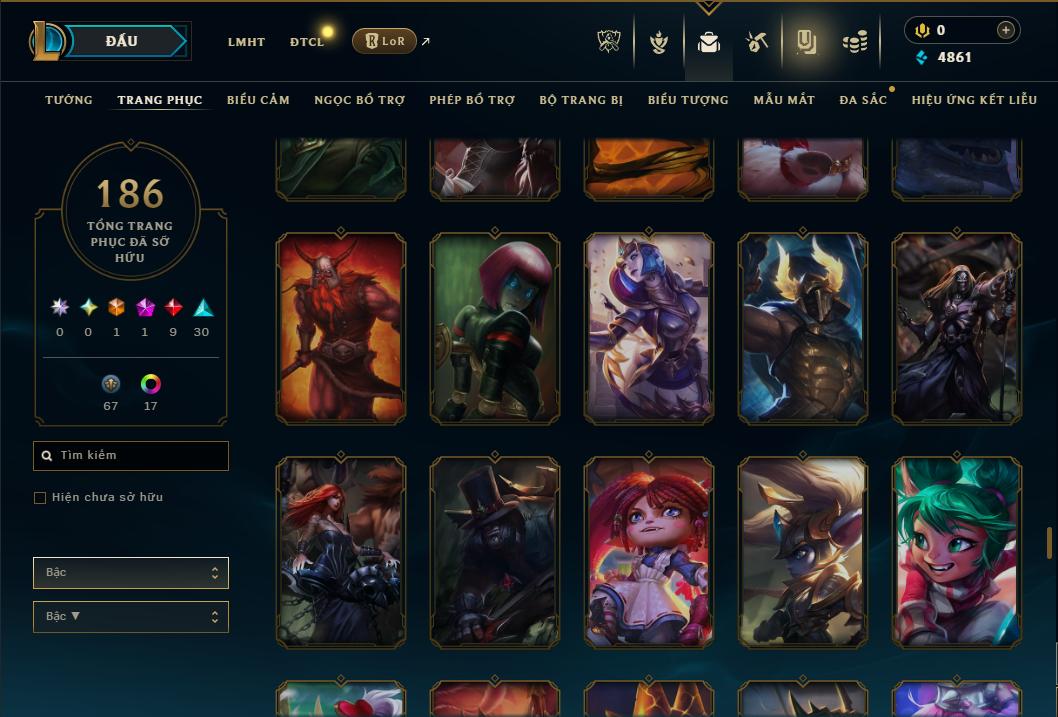1058x717 pixels.
Task: Switch to the MẪU MẮT tab
Action: pyautogui.click(x=784, y=100)
